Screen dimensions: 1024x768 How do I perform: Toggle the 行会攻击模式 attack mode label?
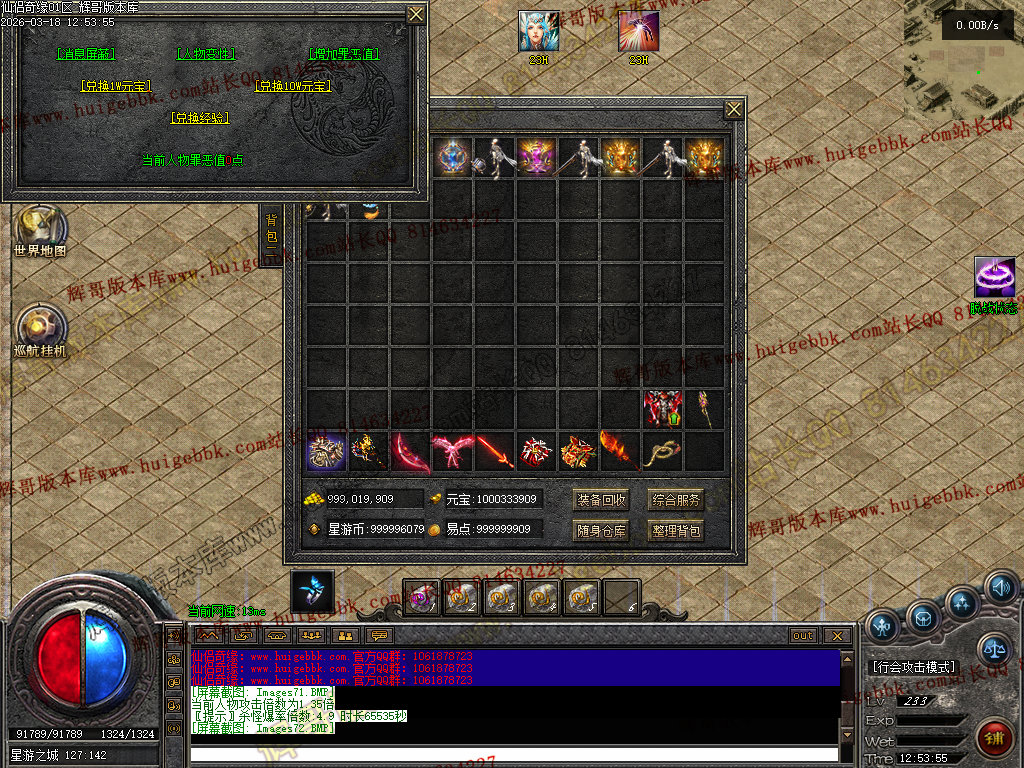coord(913,667)
